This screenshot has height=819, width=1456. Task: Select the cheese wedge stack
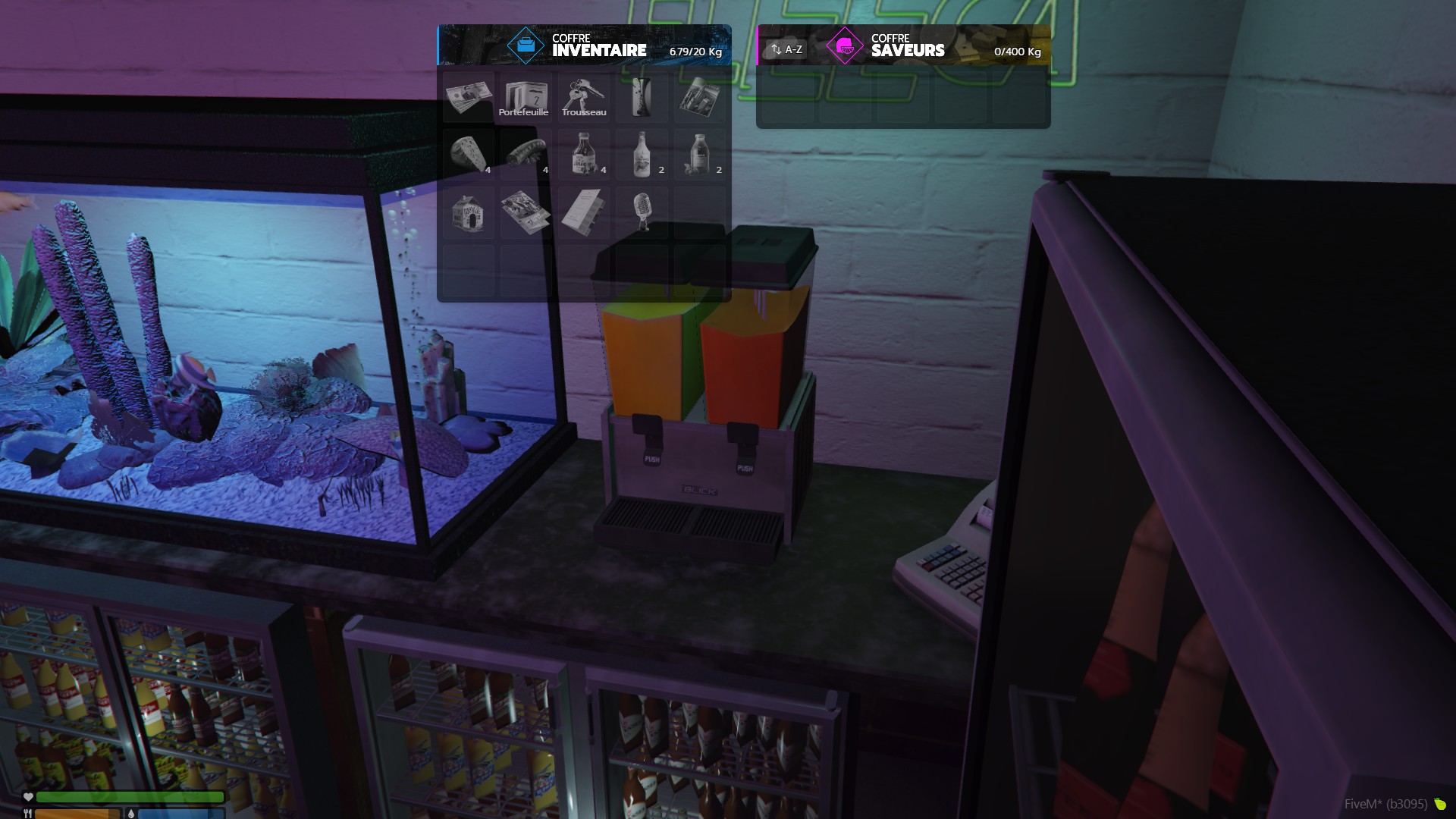[x=469, y=154]
